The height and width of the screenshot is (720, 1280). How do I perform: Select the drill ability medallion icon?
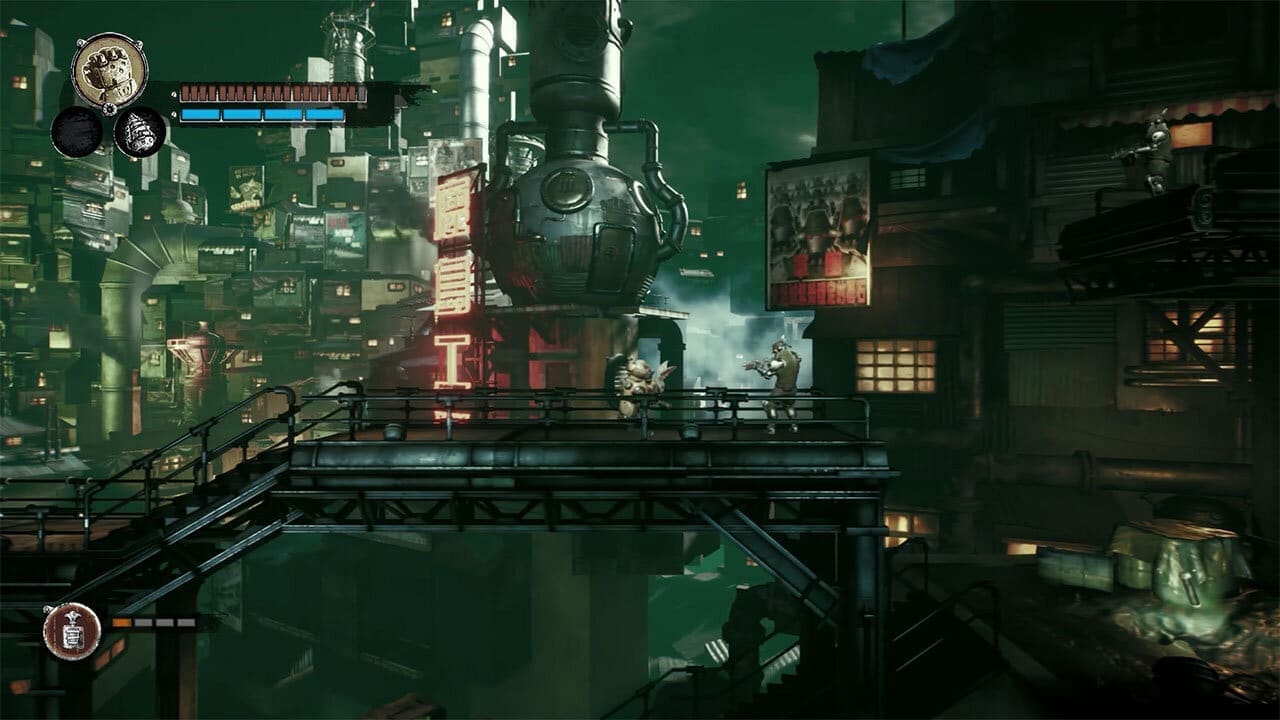pos(138,133)
